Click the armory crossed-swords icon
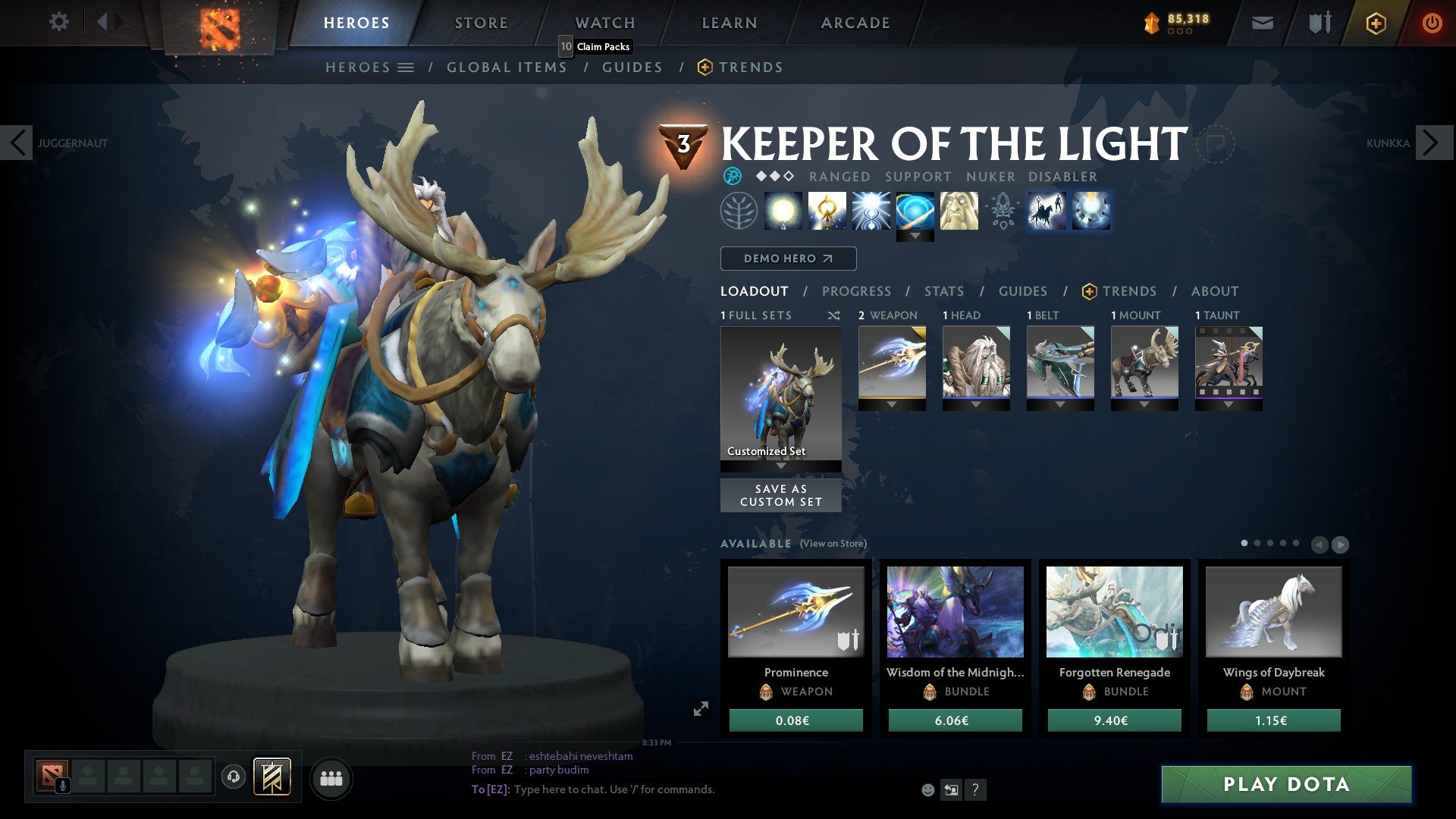Viewport: 1456px width, 819px height. 1319,23
